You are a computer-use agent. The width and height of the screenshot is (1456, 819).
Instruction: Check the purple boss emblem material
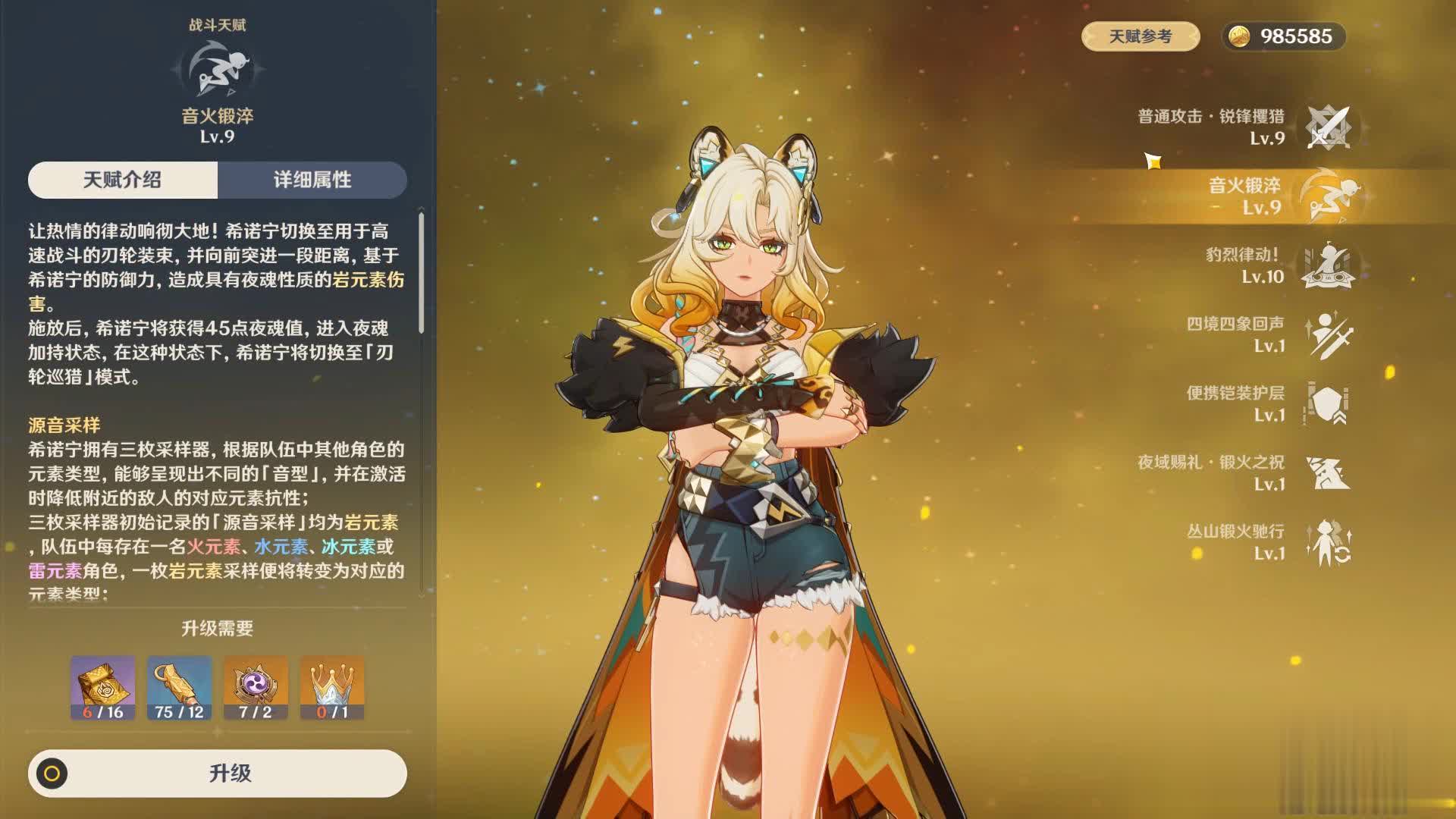pyautogui.click(x=256, y=687)
